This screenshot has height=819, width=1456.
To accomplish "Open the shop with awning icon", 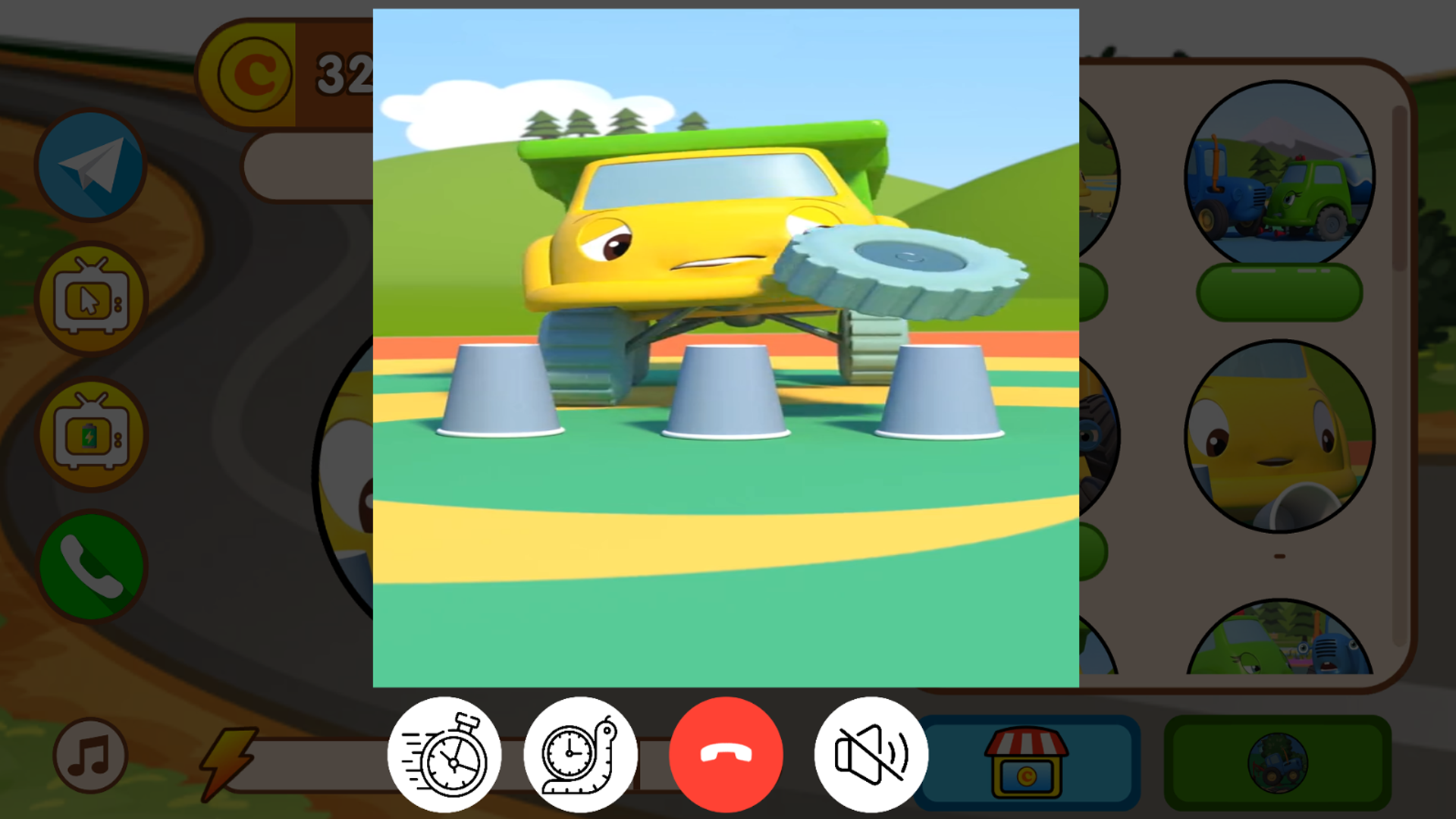I will tap(1025, 762).
